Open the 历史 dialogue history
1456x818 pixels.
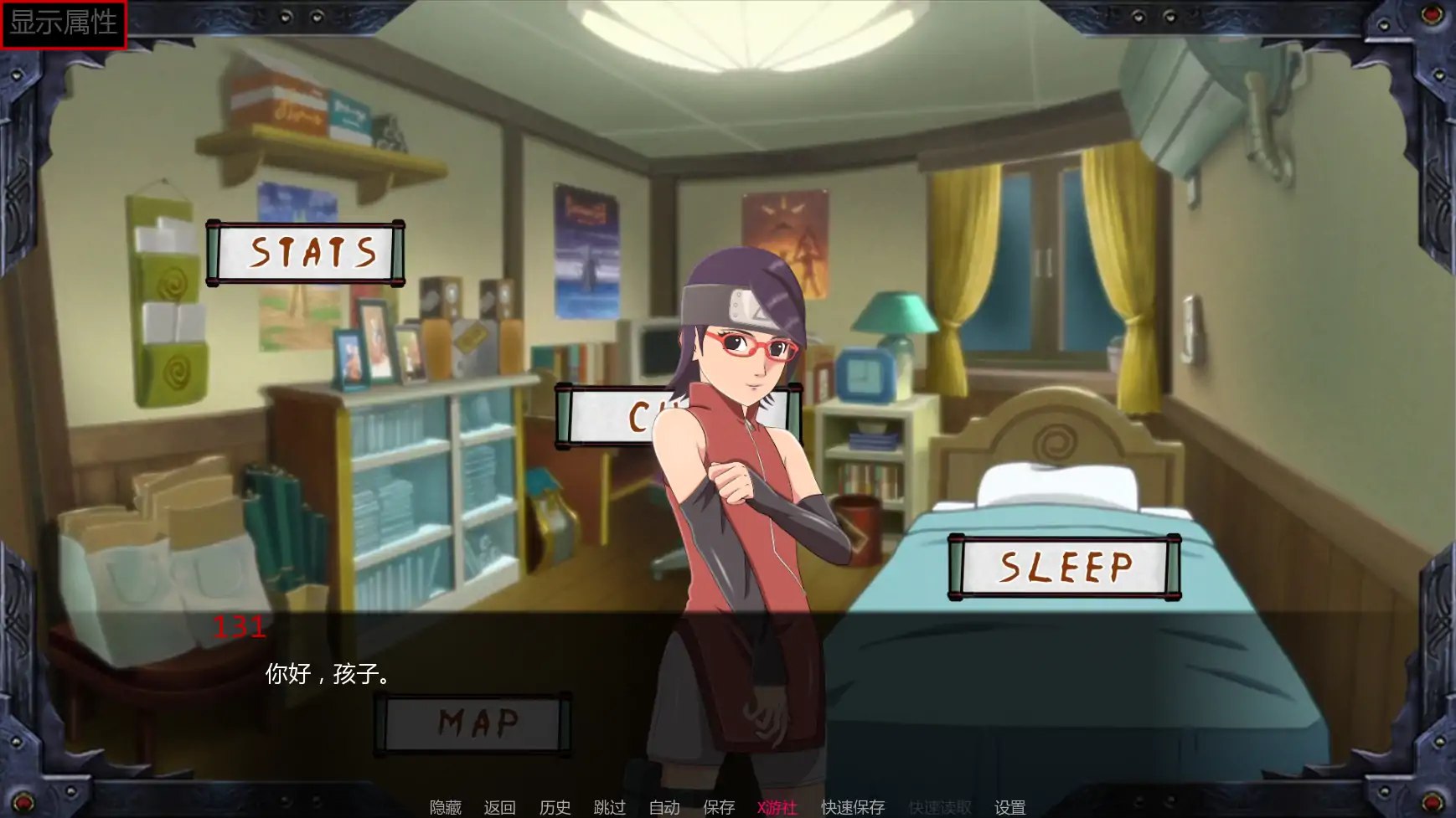pyautogui.click(x=555, y=807)
